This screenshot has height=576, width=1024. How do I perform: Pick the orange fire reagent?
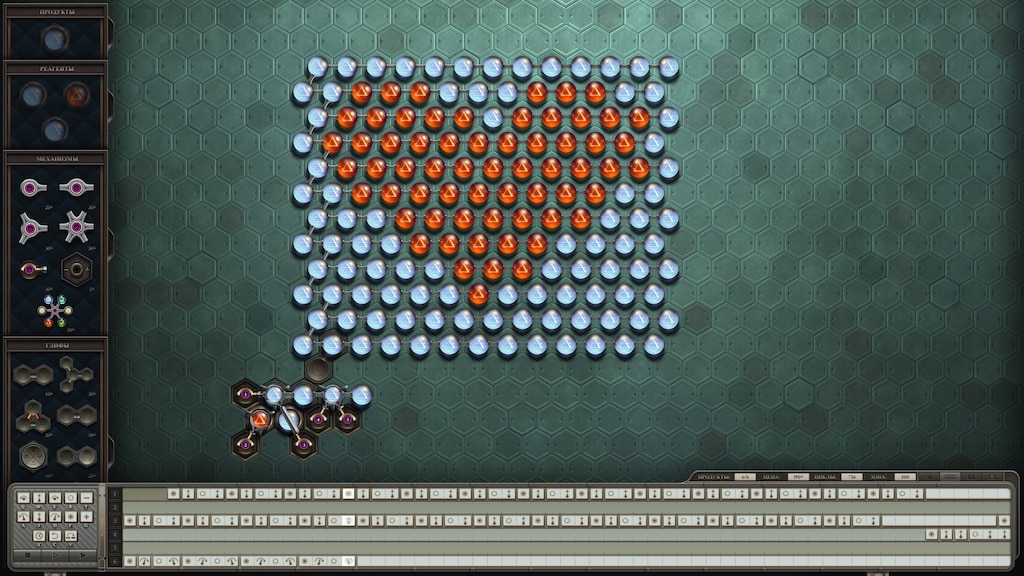point(76,95)
